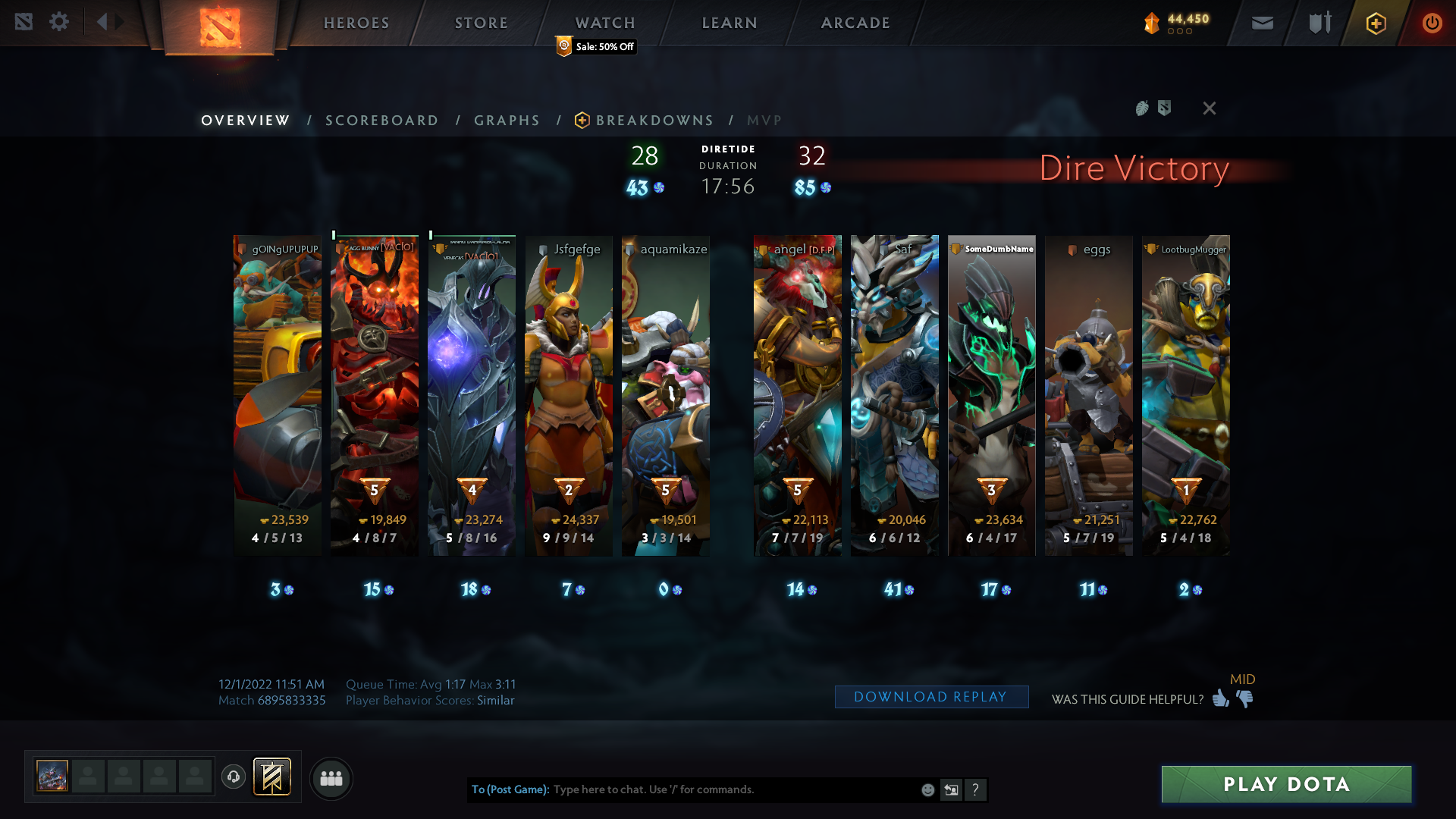
Task: Click the guild banner icon
Action: pos(271,777)
